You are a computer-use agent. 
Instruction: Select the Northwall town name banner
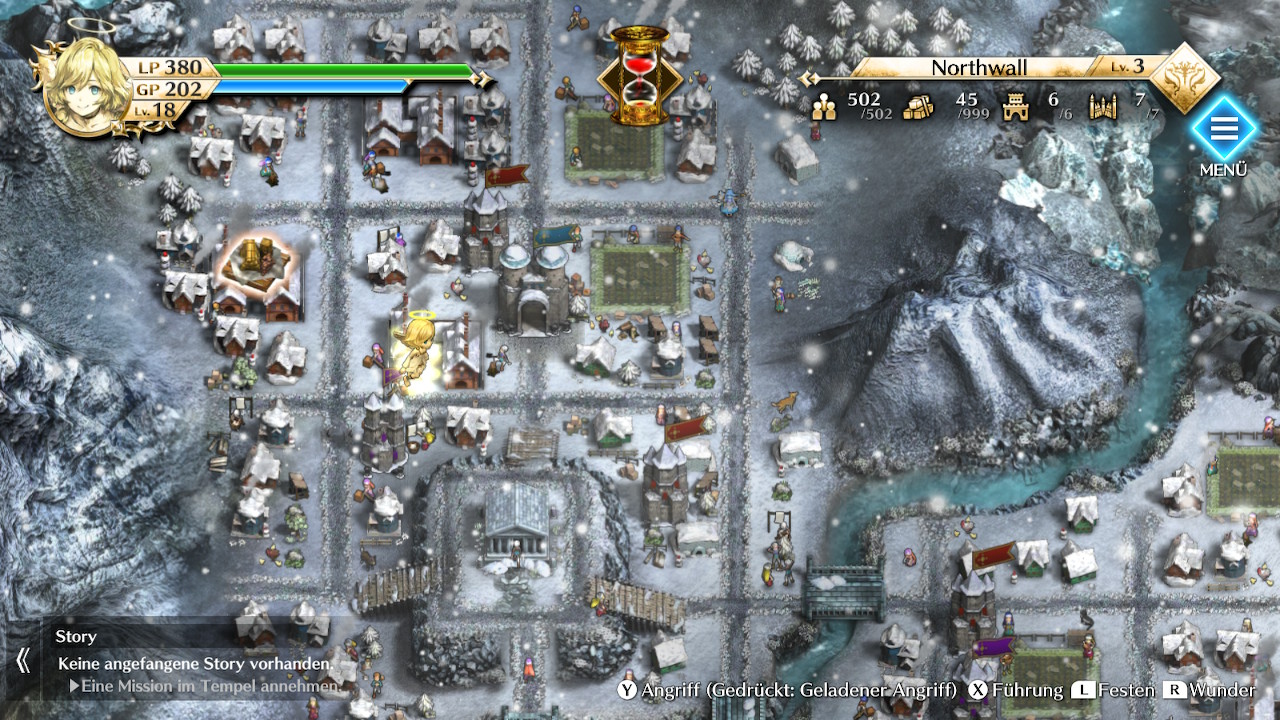point(979,68)
